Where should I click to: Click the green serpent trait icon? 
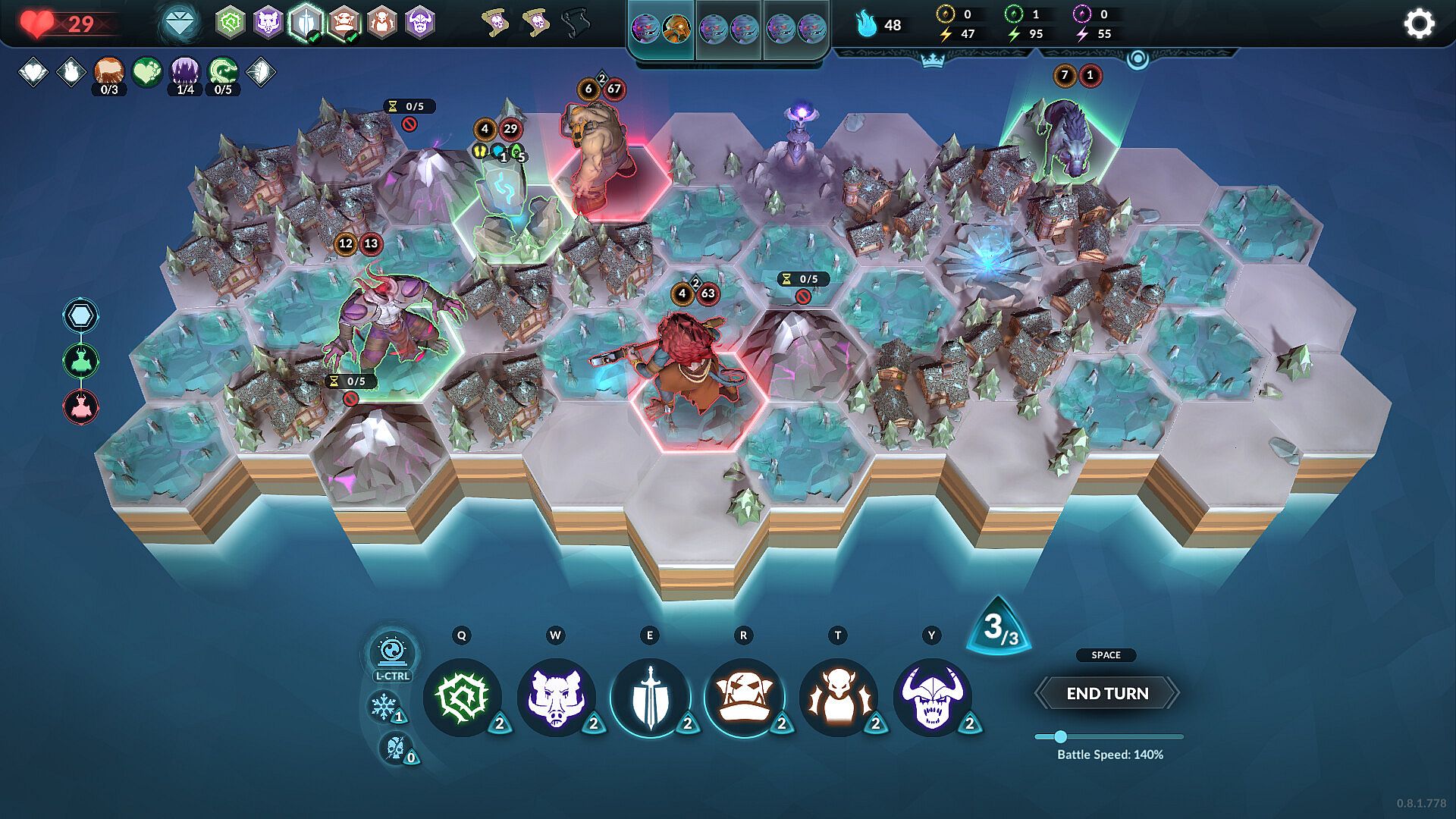[x=222, y=71]
